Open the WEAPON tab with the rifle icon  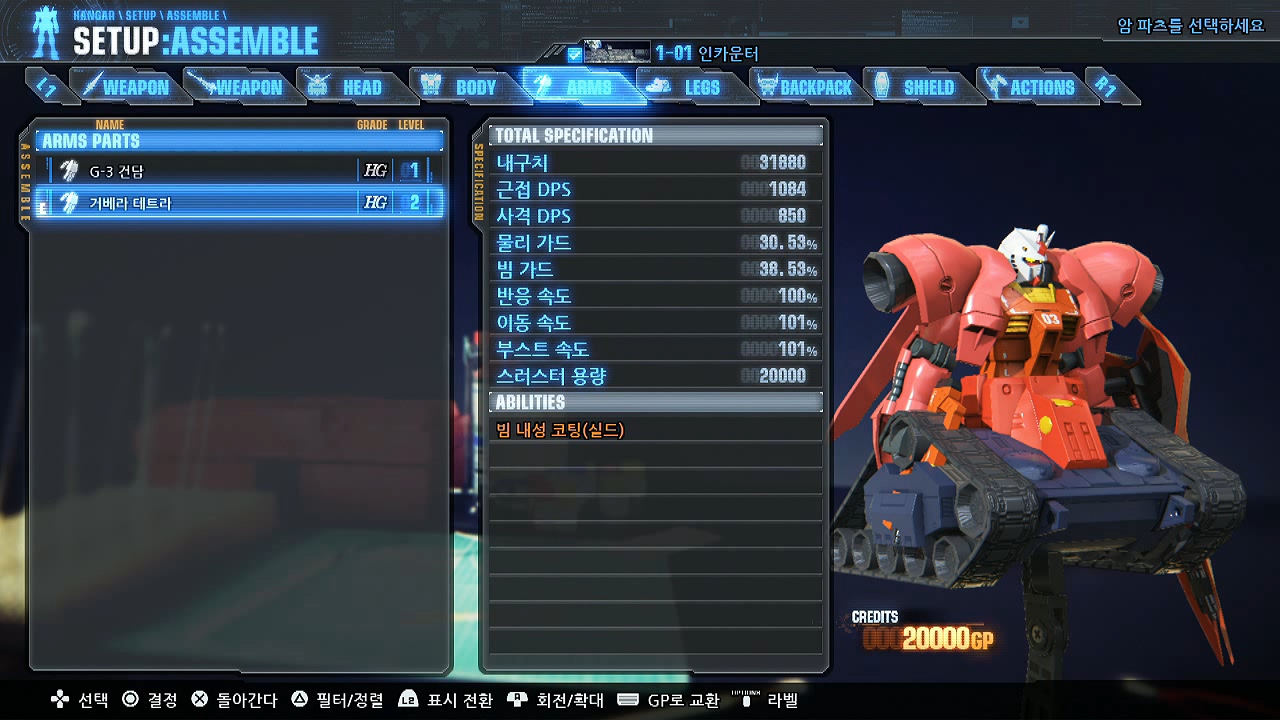tap(237, 87)
